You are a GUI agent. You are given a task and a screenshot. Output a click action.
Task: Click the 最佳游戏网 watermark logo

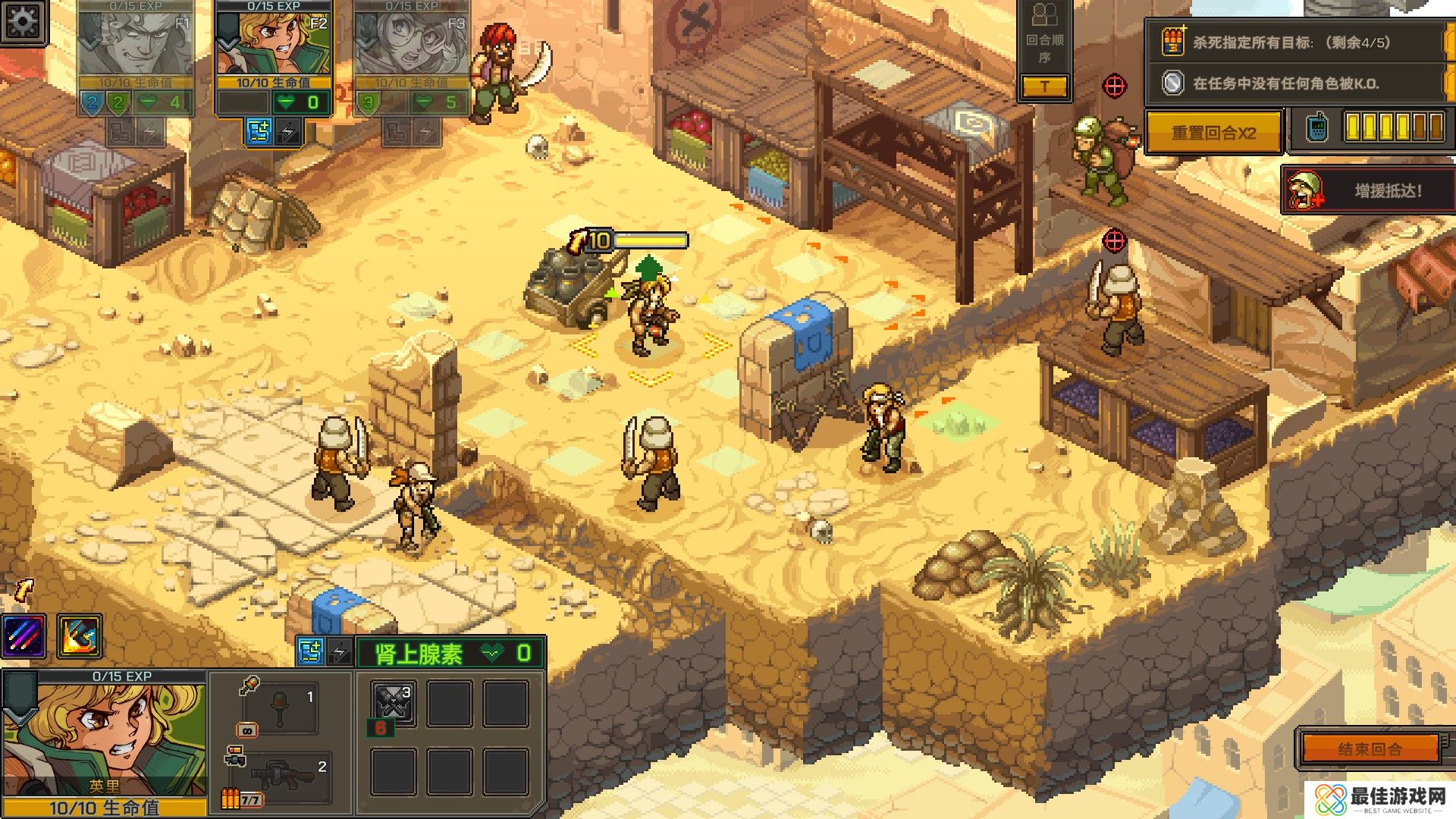click(x=1380, y=799)
